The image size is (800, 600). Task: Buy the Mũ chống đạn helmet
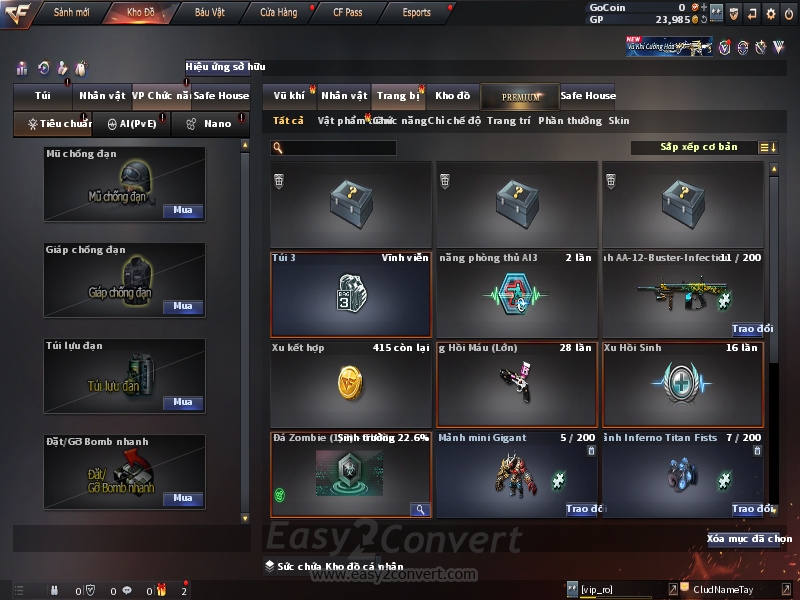[x=183, y=211]
